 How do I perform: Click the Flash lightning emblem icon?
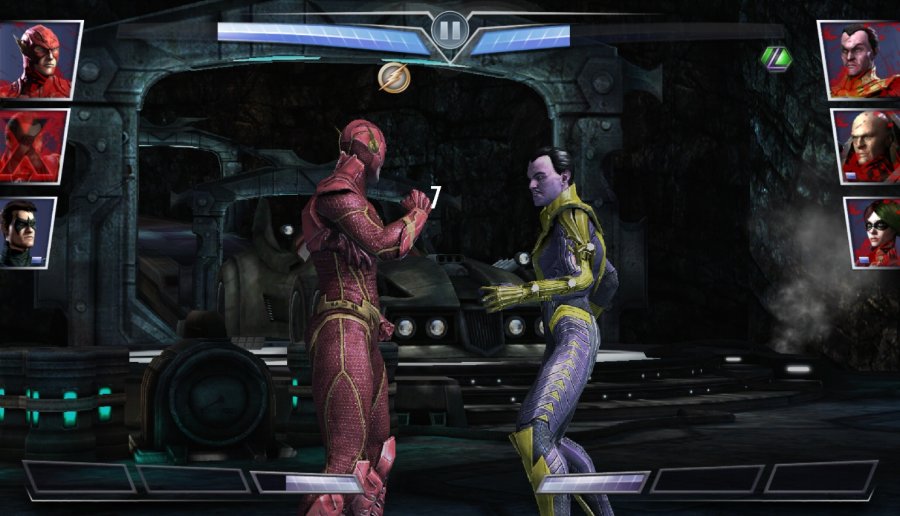[394, 77]
